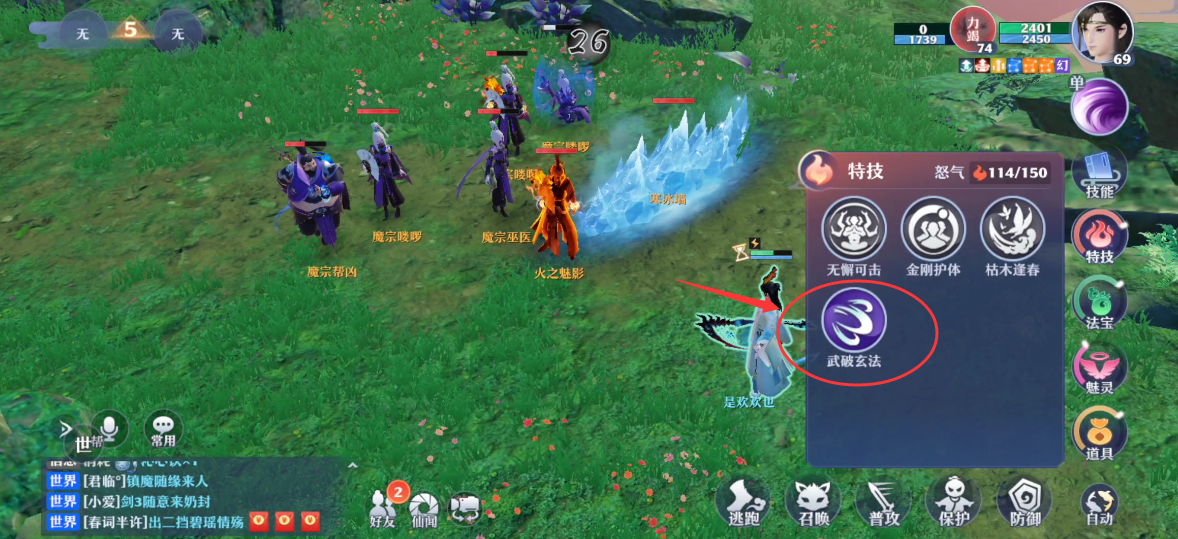Viewport: 1178px width, 539px height.
Task: Open the 仙闻 camera shutter icon
Action: 425,506
